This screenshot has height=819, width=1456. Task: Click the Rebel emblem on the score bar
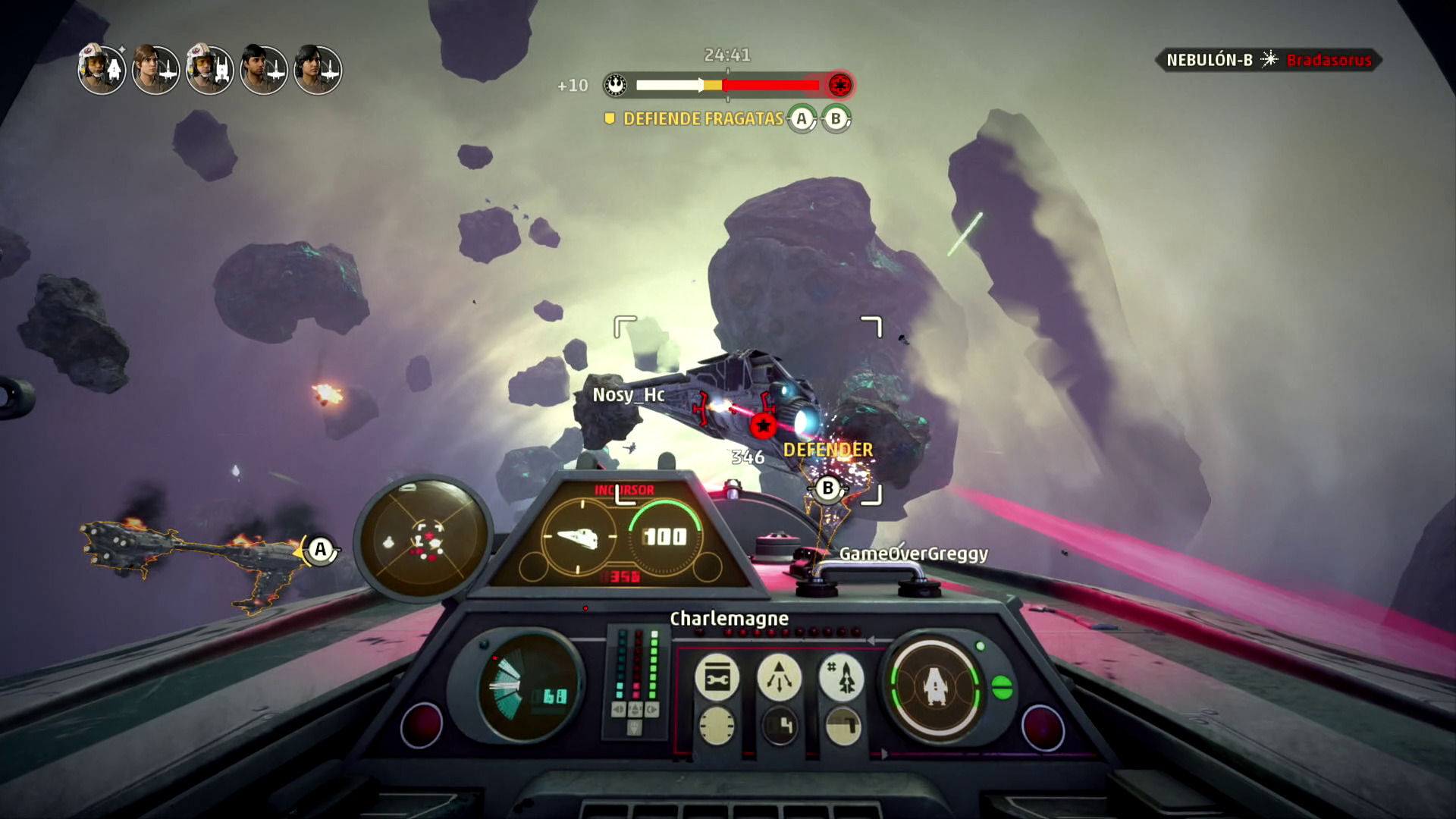click(616, 85)
